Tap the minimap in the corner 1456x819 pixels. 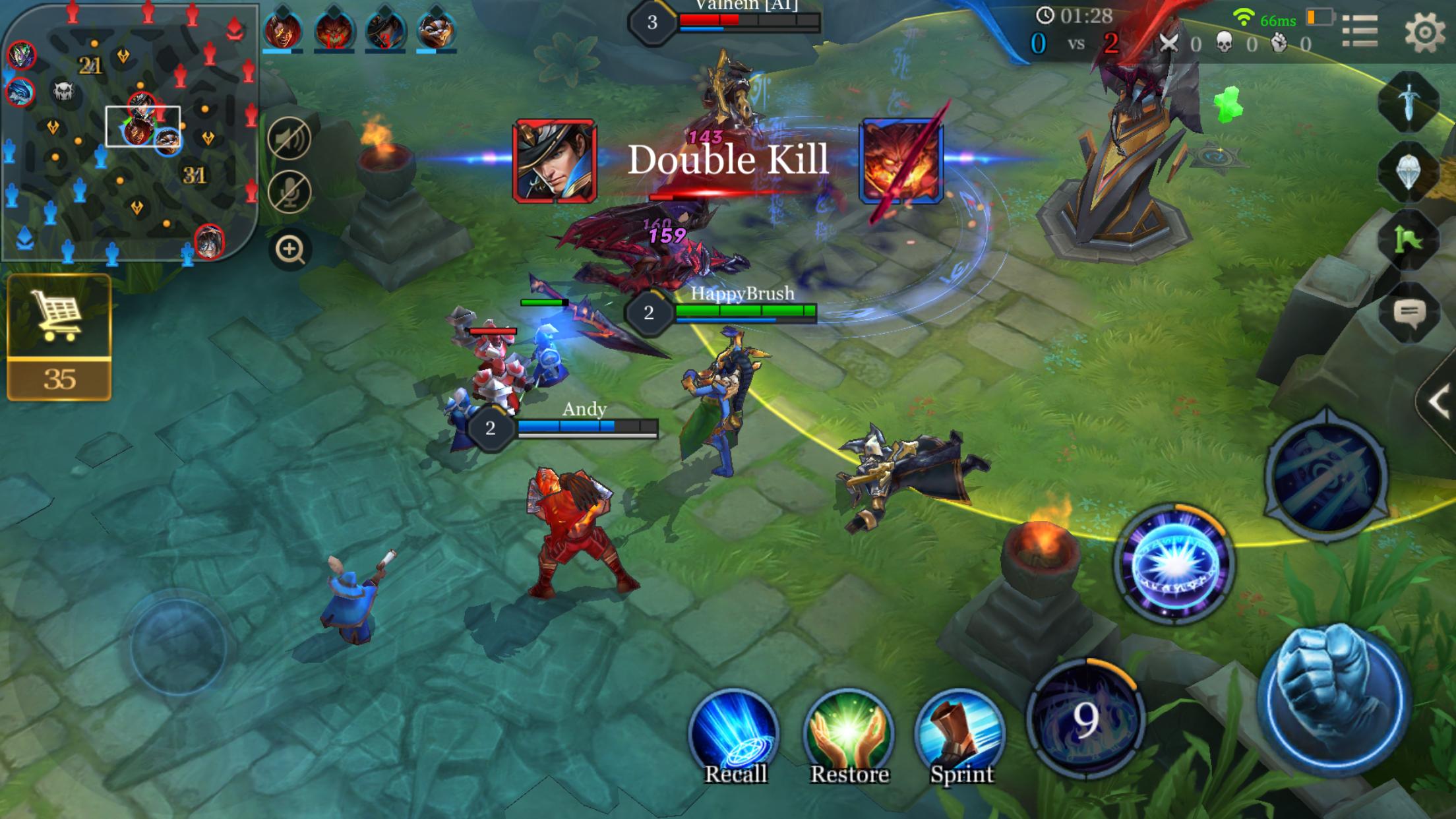[x=129, y=132]
